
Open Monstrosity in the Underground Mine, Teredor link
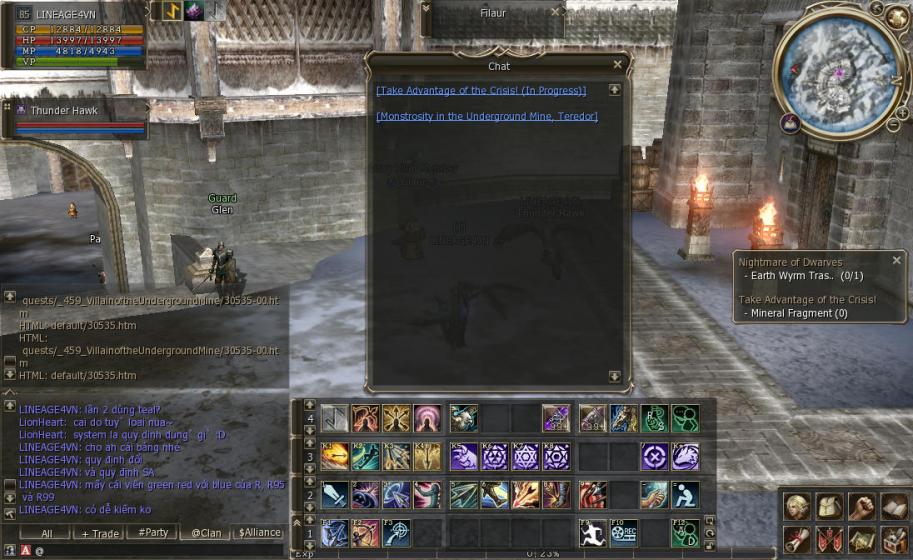coord(486,116)
